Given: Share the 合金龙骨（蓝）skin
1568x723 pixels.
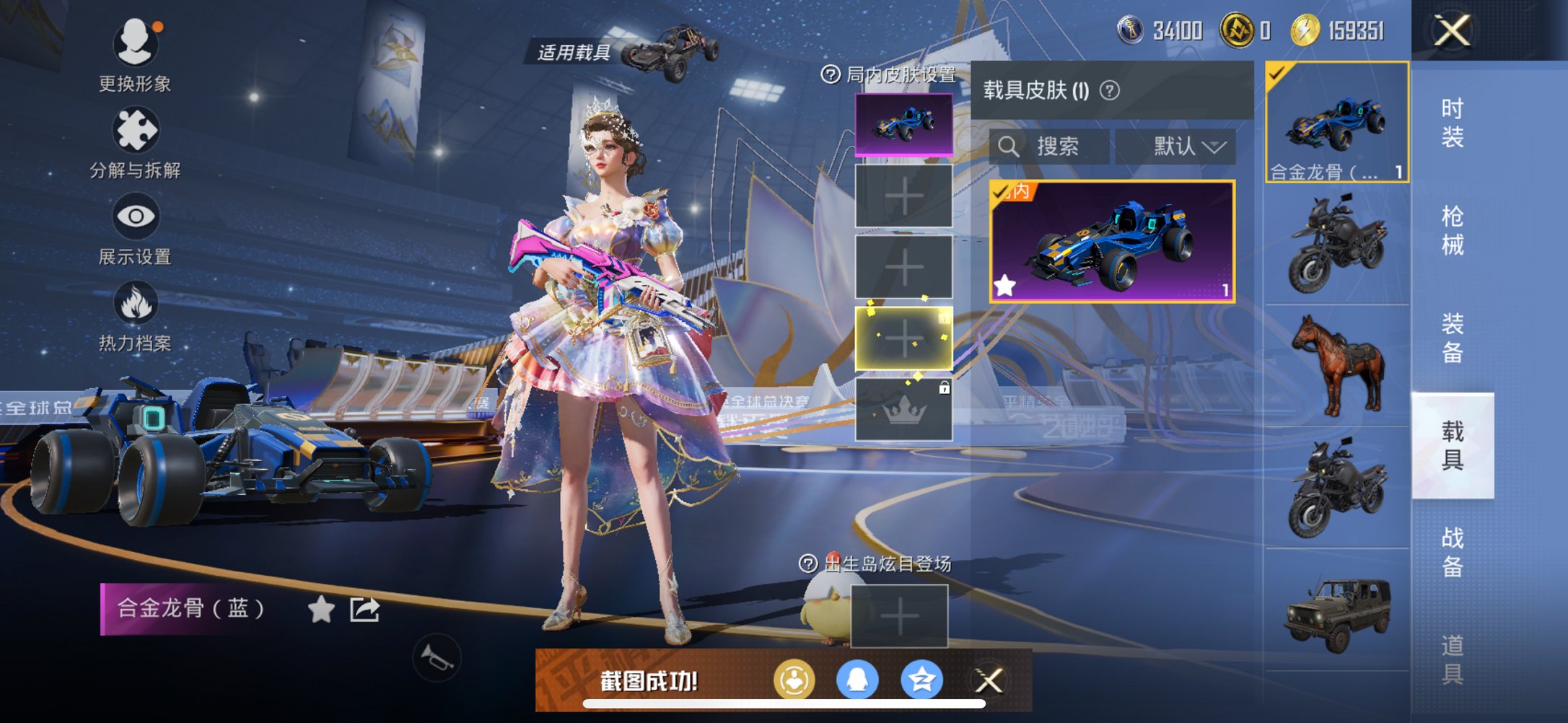Looking at the screenshot, I should click(x=364, y=610).
